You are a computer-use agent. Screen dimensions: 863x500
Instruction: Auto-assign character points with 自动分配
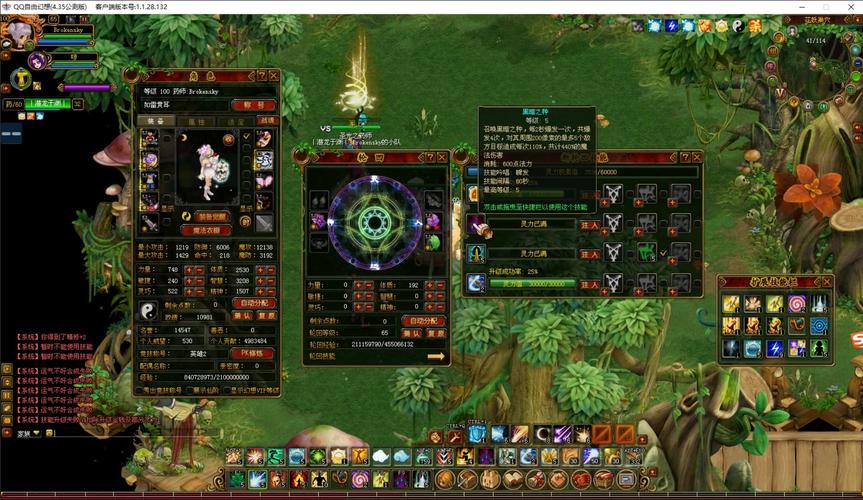tap(254, 303)
